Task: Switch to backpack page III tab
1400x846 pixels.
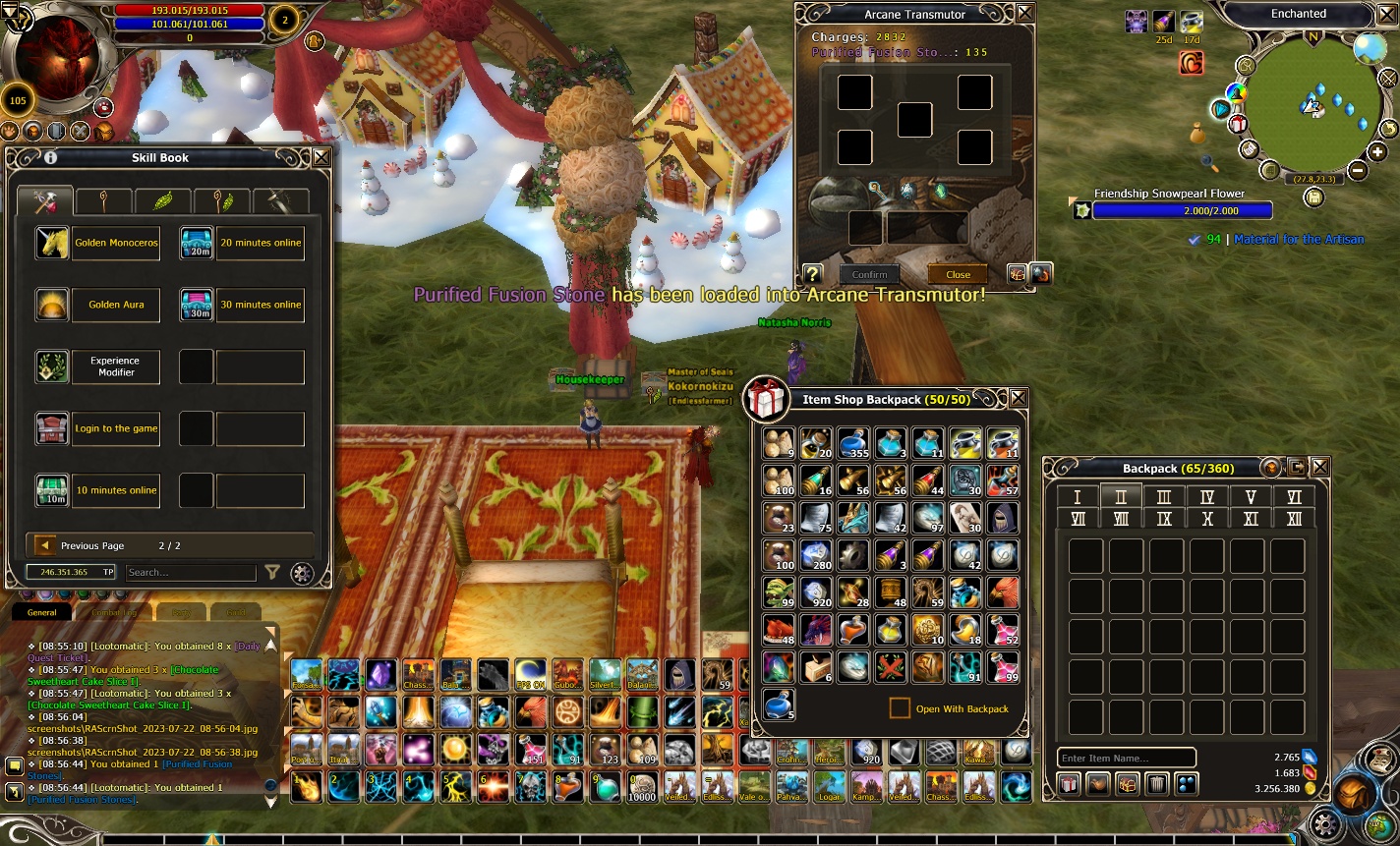Action: point(1164,497)
